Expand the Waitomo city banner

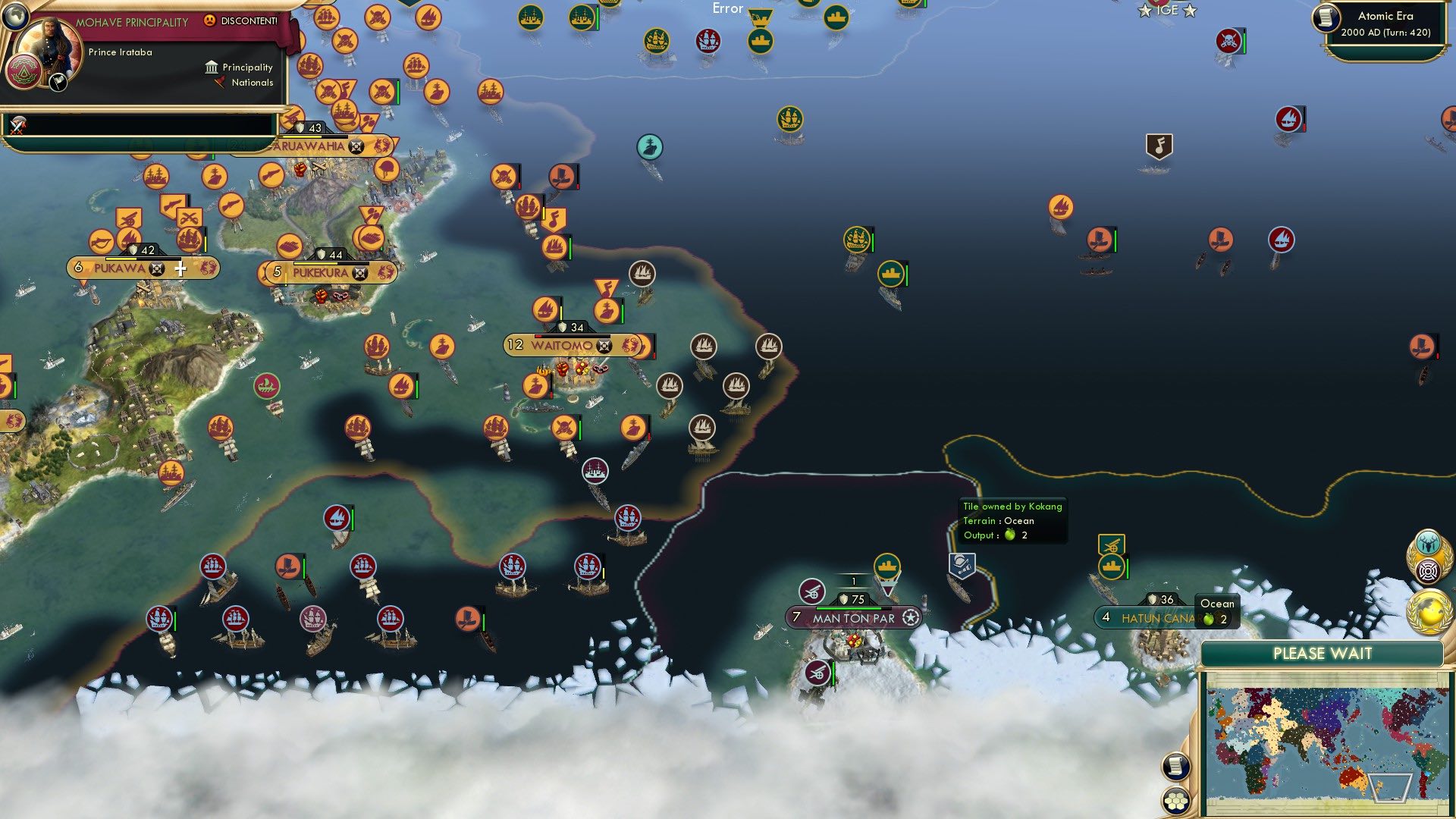point(573,345)
